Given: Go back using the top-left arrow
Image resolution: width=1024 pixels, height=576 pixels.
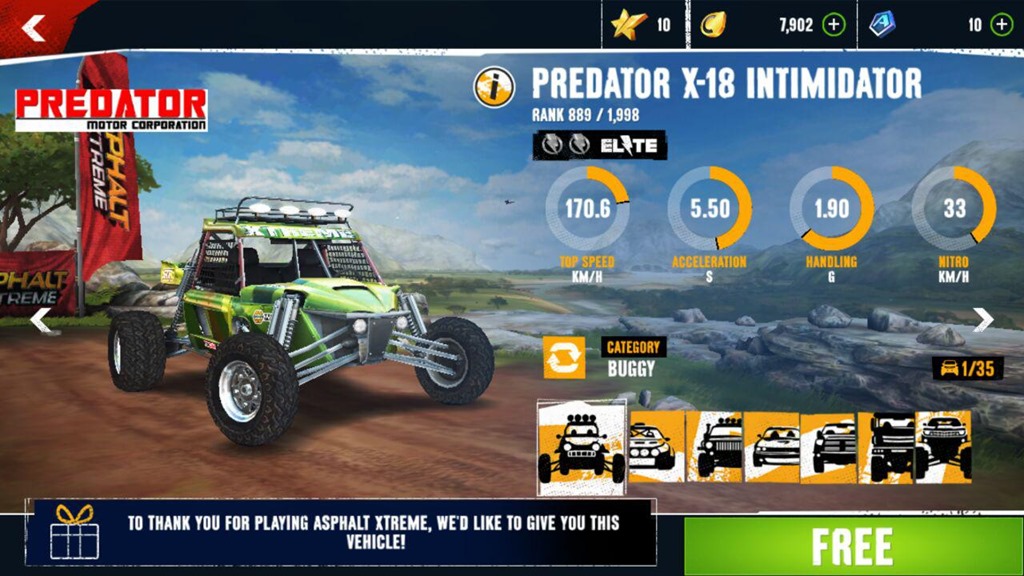Looking at the screenshot, I should [34, 28].
